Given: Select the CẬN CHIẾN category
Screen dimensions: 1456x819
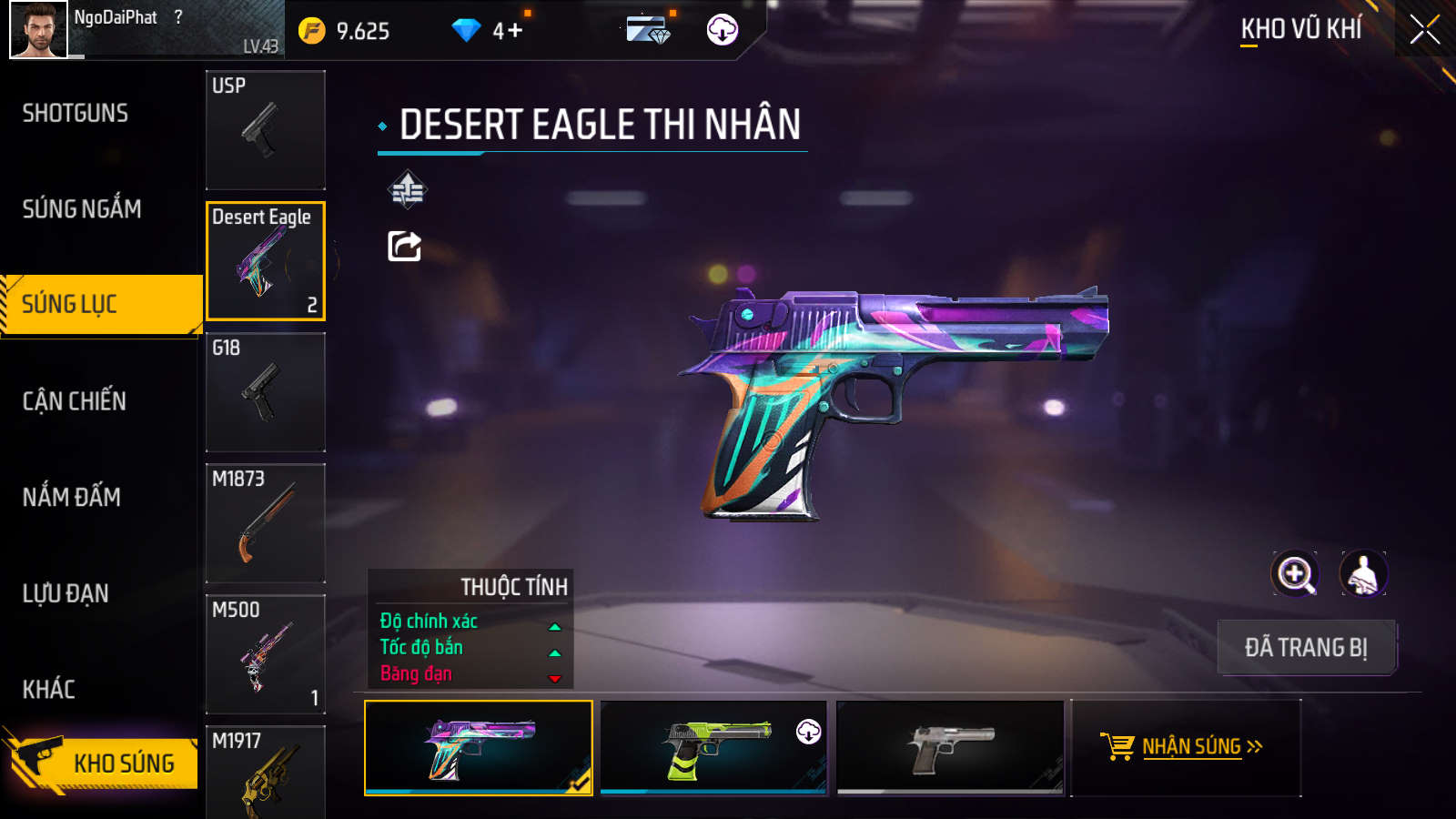Looking at the screenshot, I should pos(75,401).
